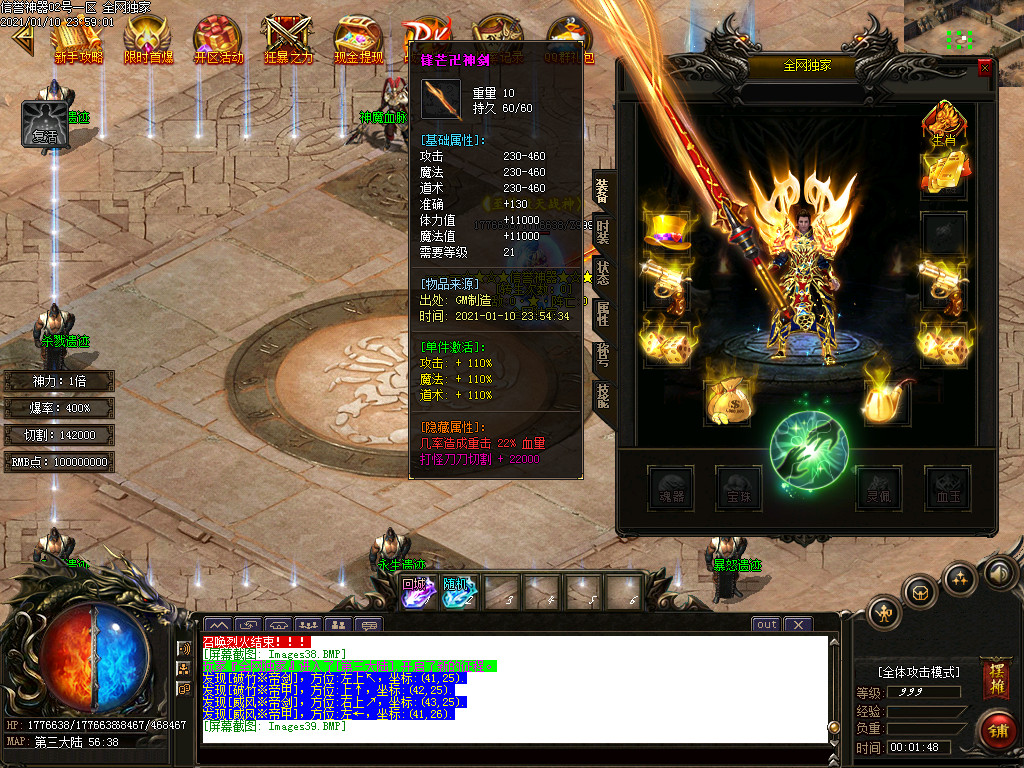The height and width of the screenshot is (768, 1024).
Task: Open the 摆摊 stall button
Action: click(995, 678)
